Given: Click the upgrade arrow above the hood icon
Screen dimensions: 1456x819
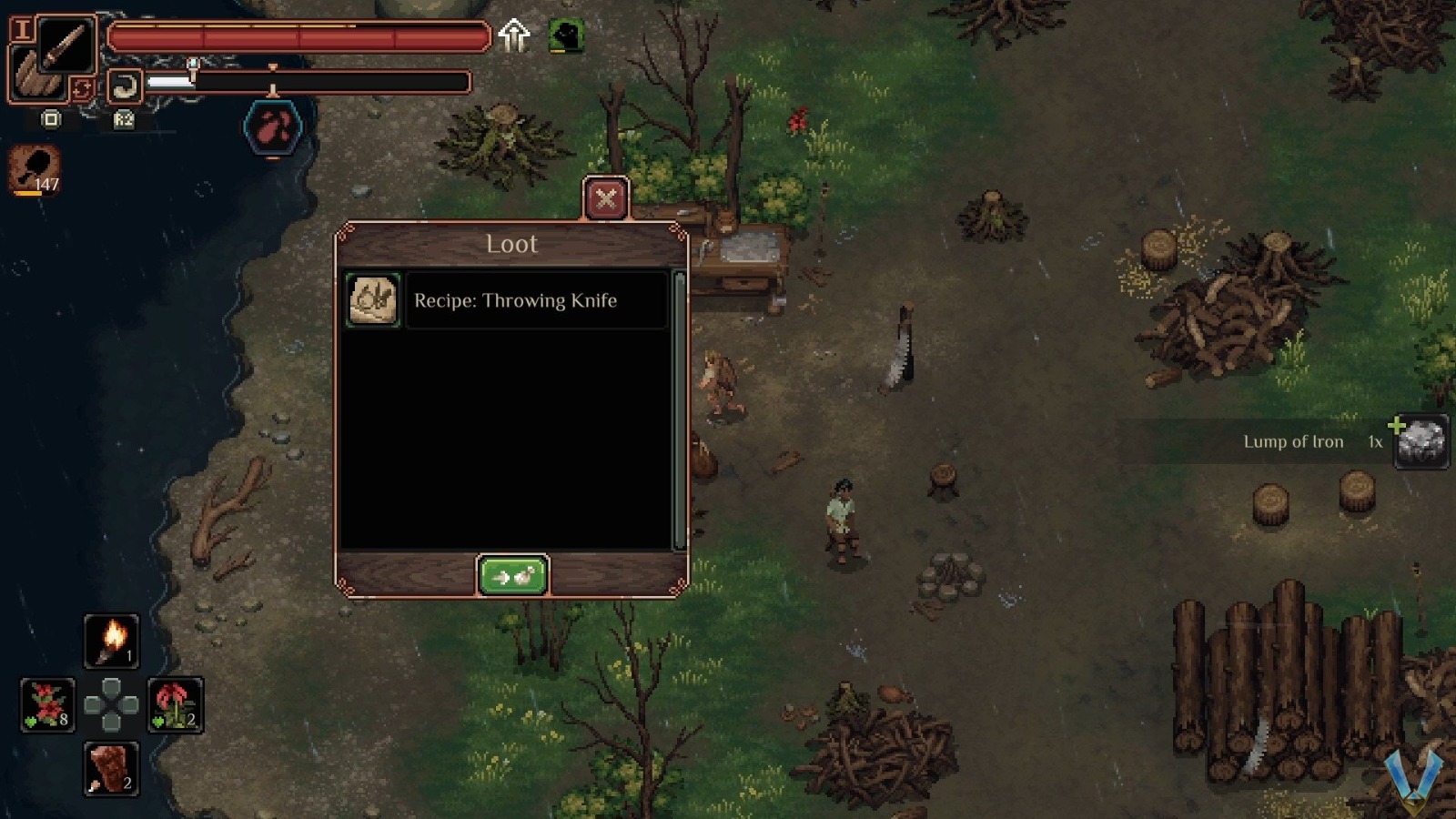Looking at the screenshot, I should coord(515,35).
